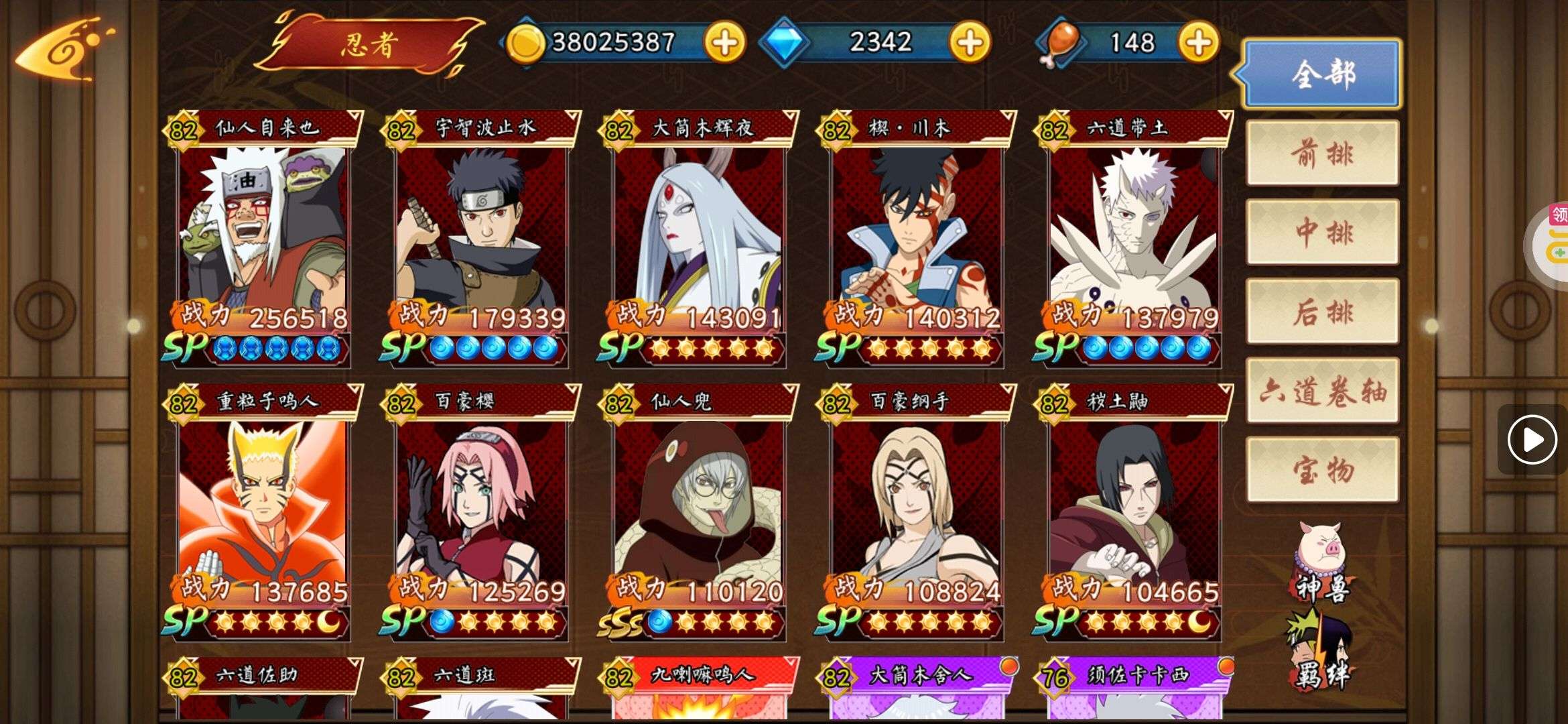
Task: Refill chicken leg stamina with plus button
Action: tap(1198, 43)
